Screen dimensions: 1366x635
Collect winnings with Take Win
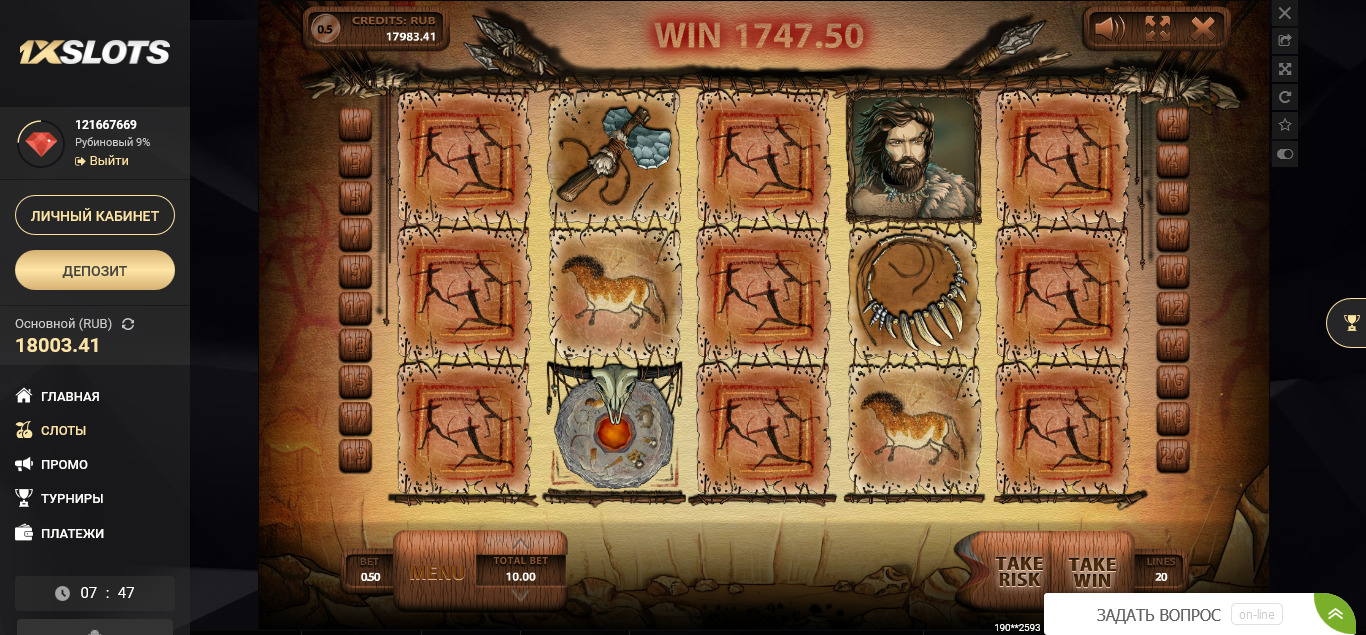1091,572
